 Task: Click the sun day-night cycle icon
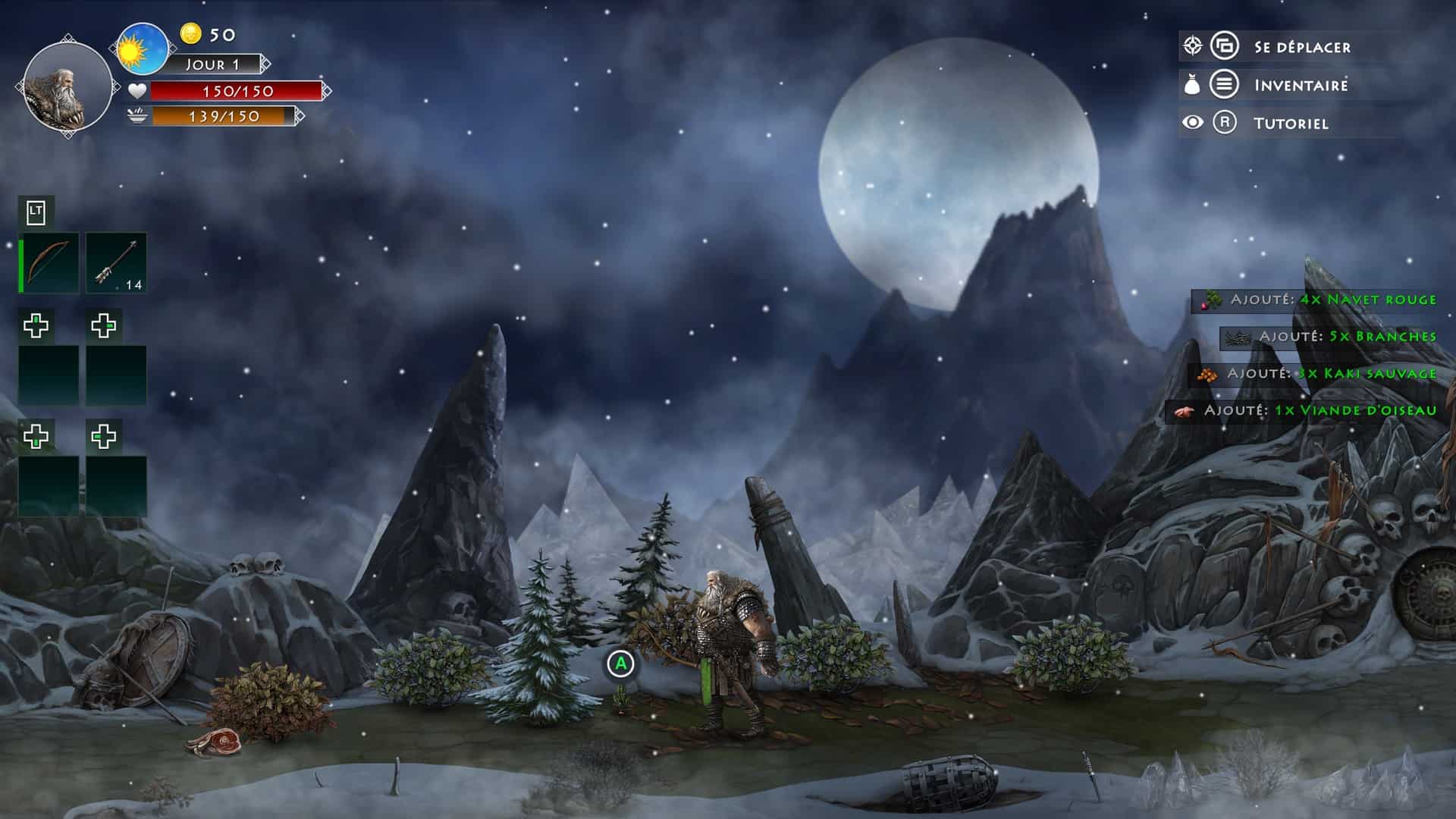142,49
